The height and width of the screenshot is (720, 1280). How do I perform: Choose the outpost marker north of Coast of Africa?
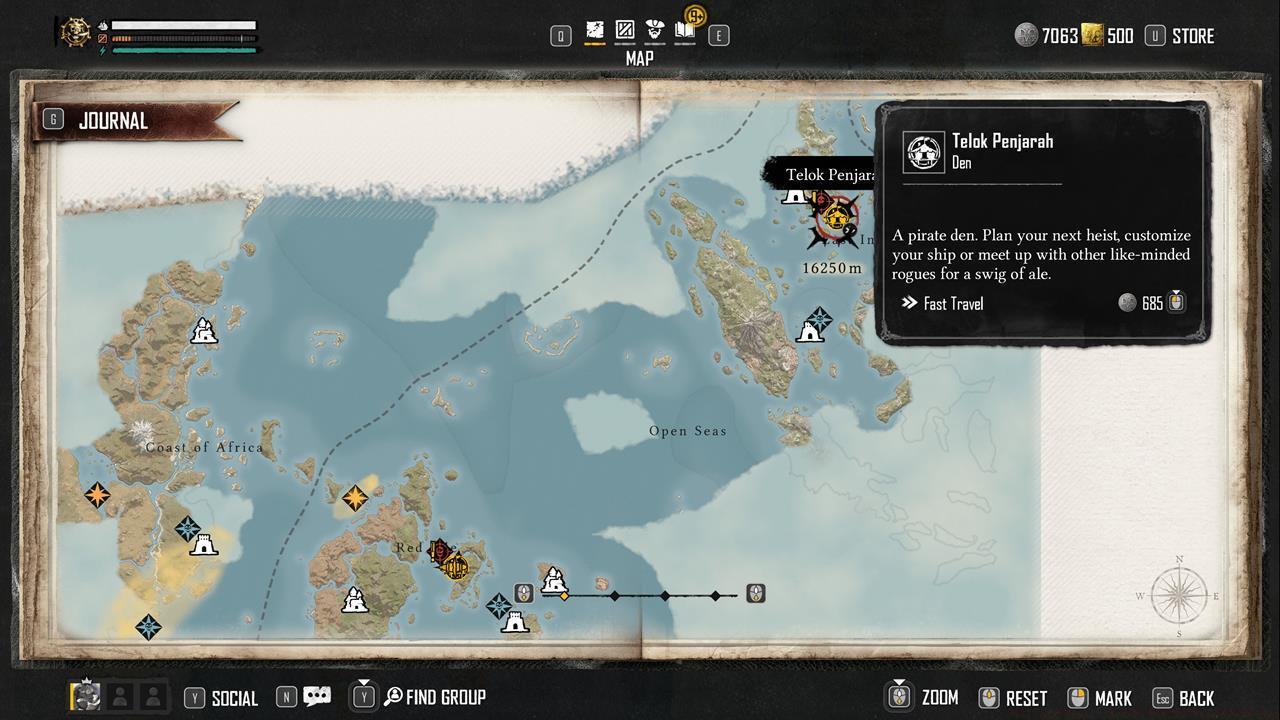[x=205, y=330]
